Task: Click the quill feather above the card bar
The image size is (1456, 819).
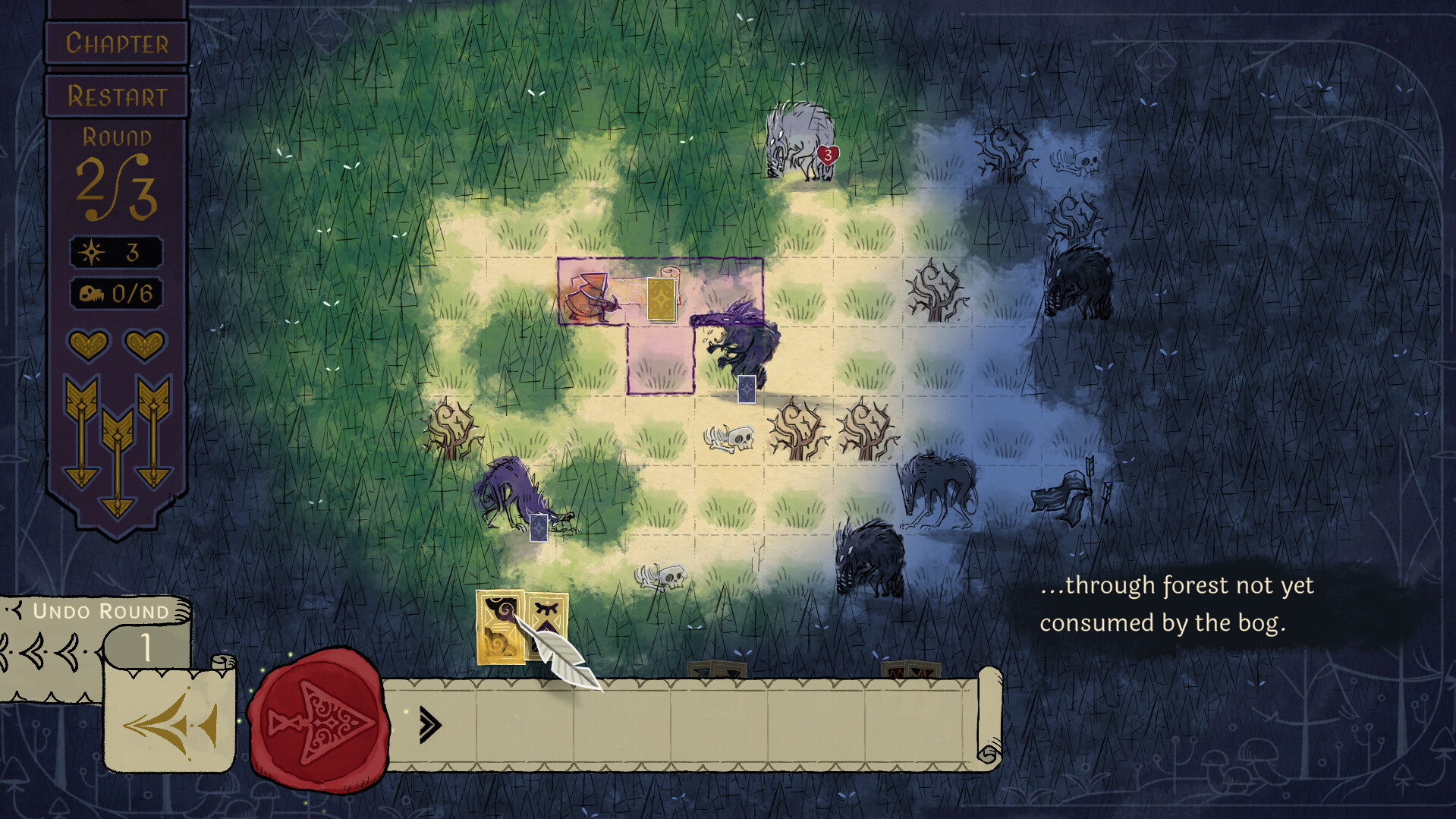Action: (x=560, y=649)
